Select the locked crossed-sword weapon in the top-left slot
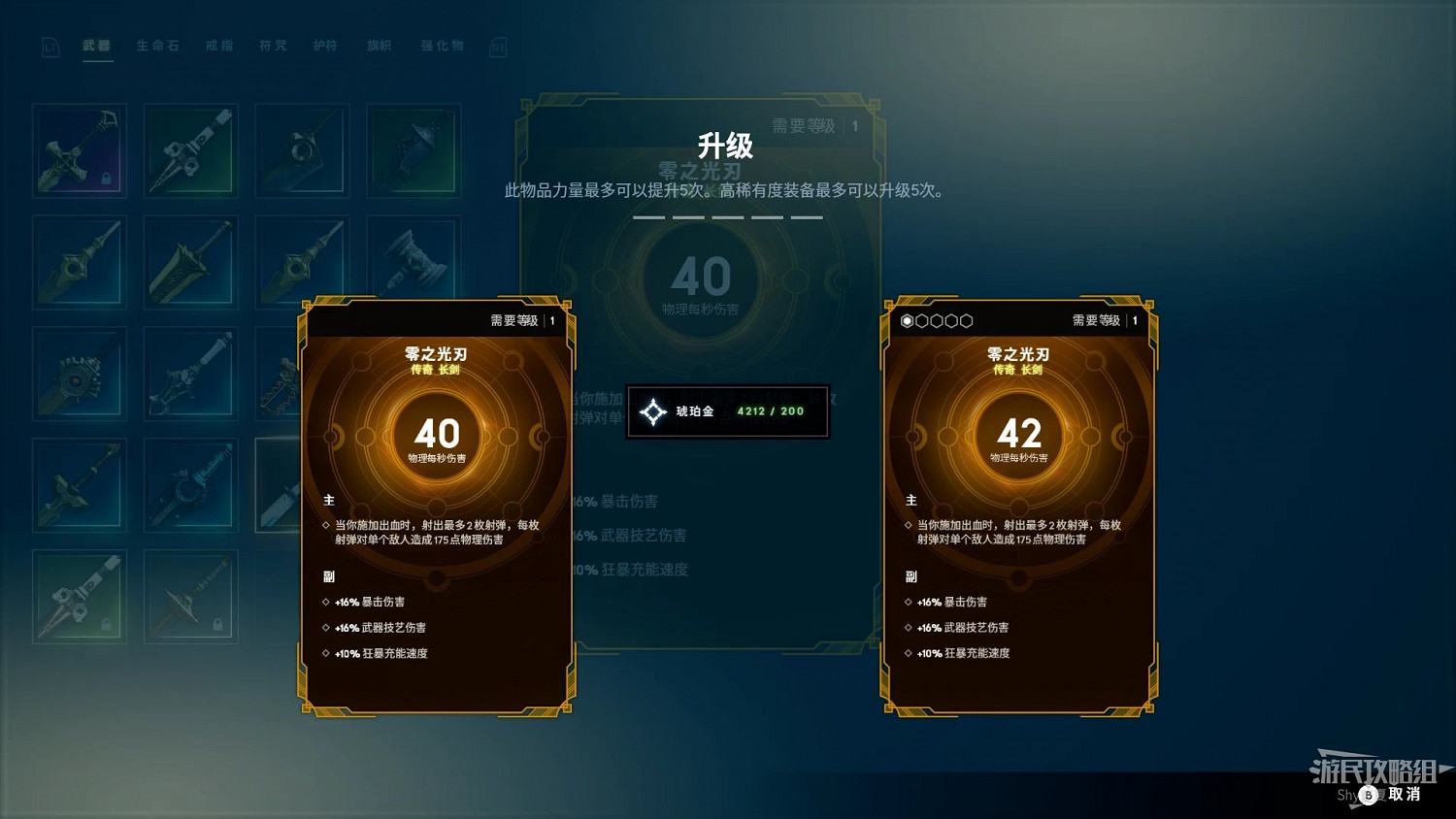Viewport: 1456px width, 819px height. click(79, 148)
